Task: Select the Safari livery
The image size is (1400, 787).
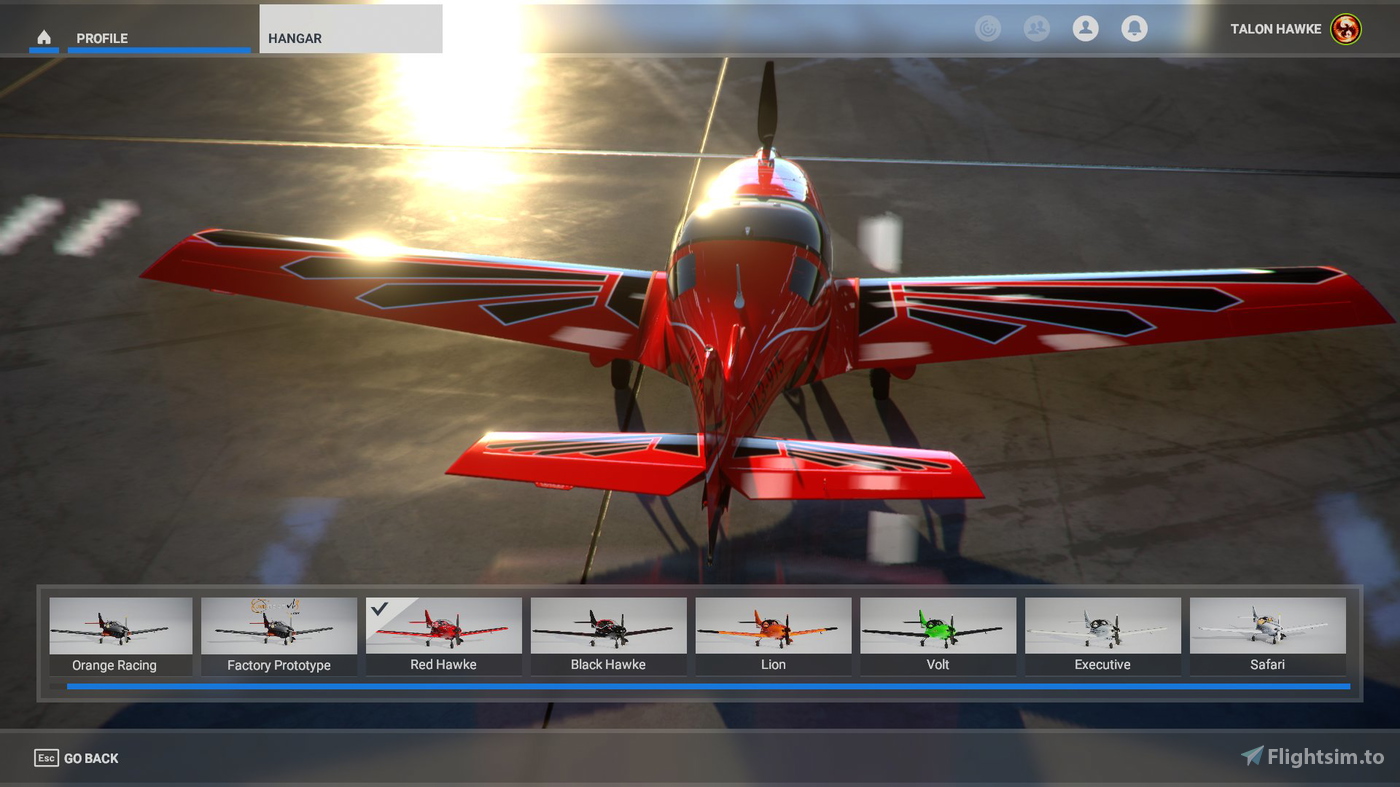Action: (1268, 630)
